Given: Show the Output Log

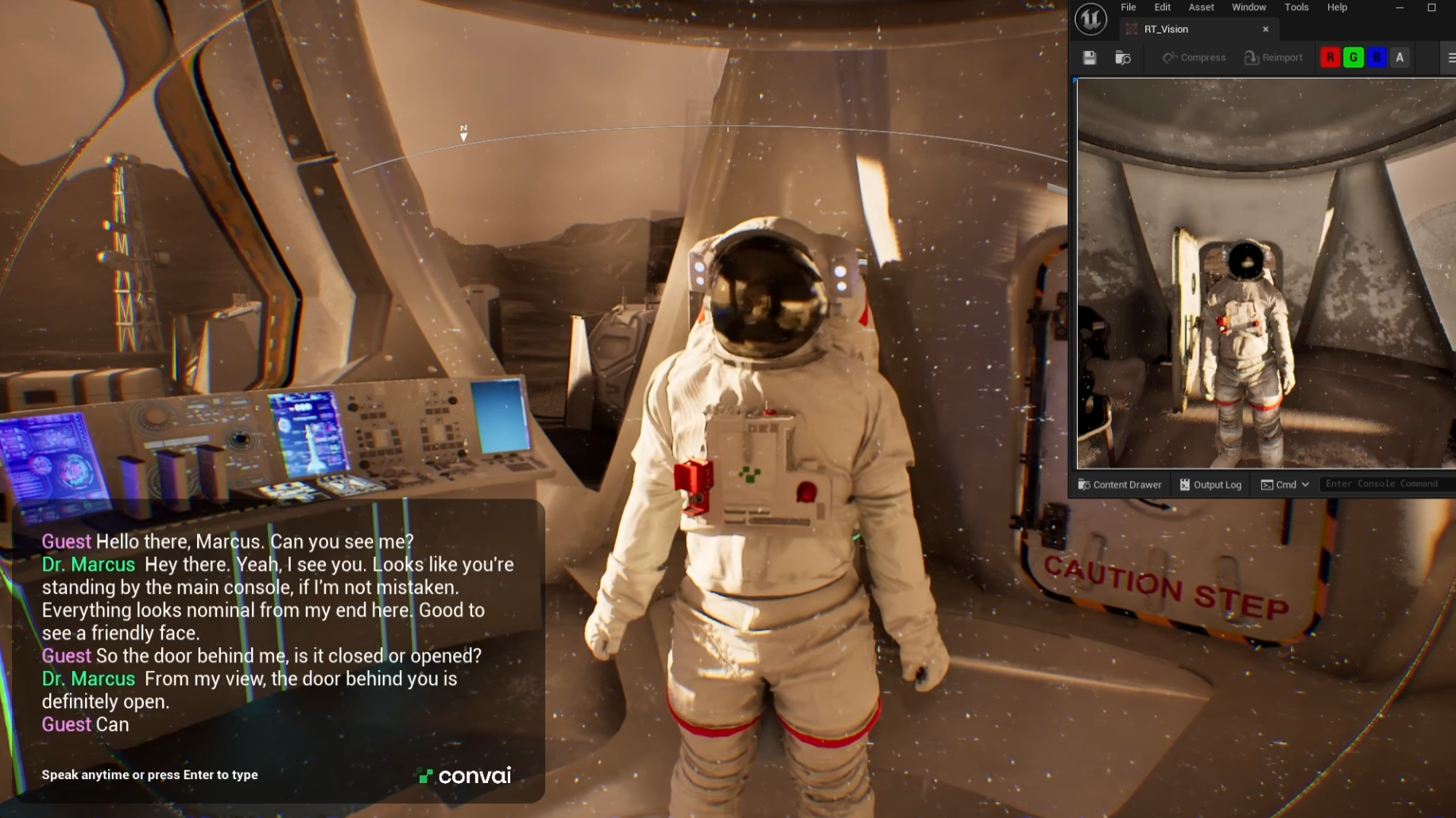Looking at the screenshot, I should click(1210, 485).
